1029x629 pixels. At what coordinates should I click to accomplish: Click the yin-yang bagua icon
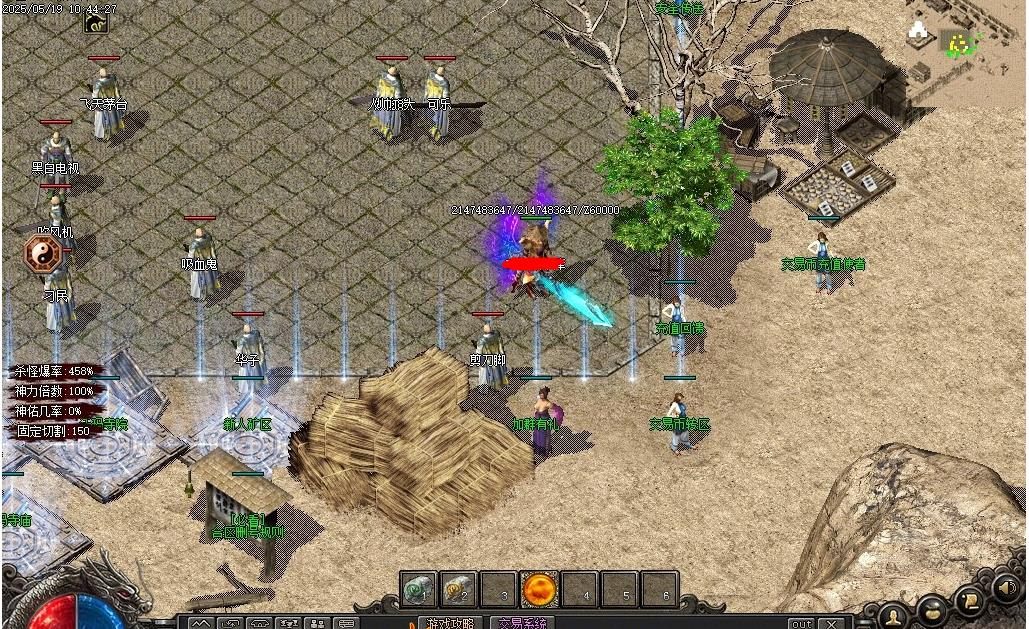click(x=43, y=254)
